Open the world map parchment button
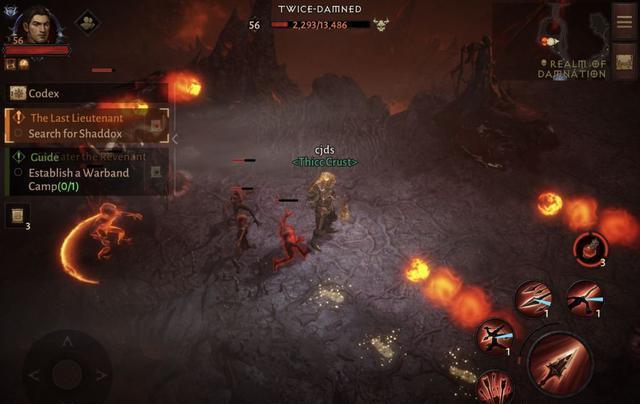 pyautogui.click(x=624, y=62)
